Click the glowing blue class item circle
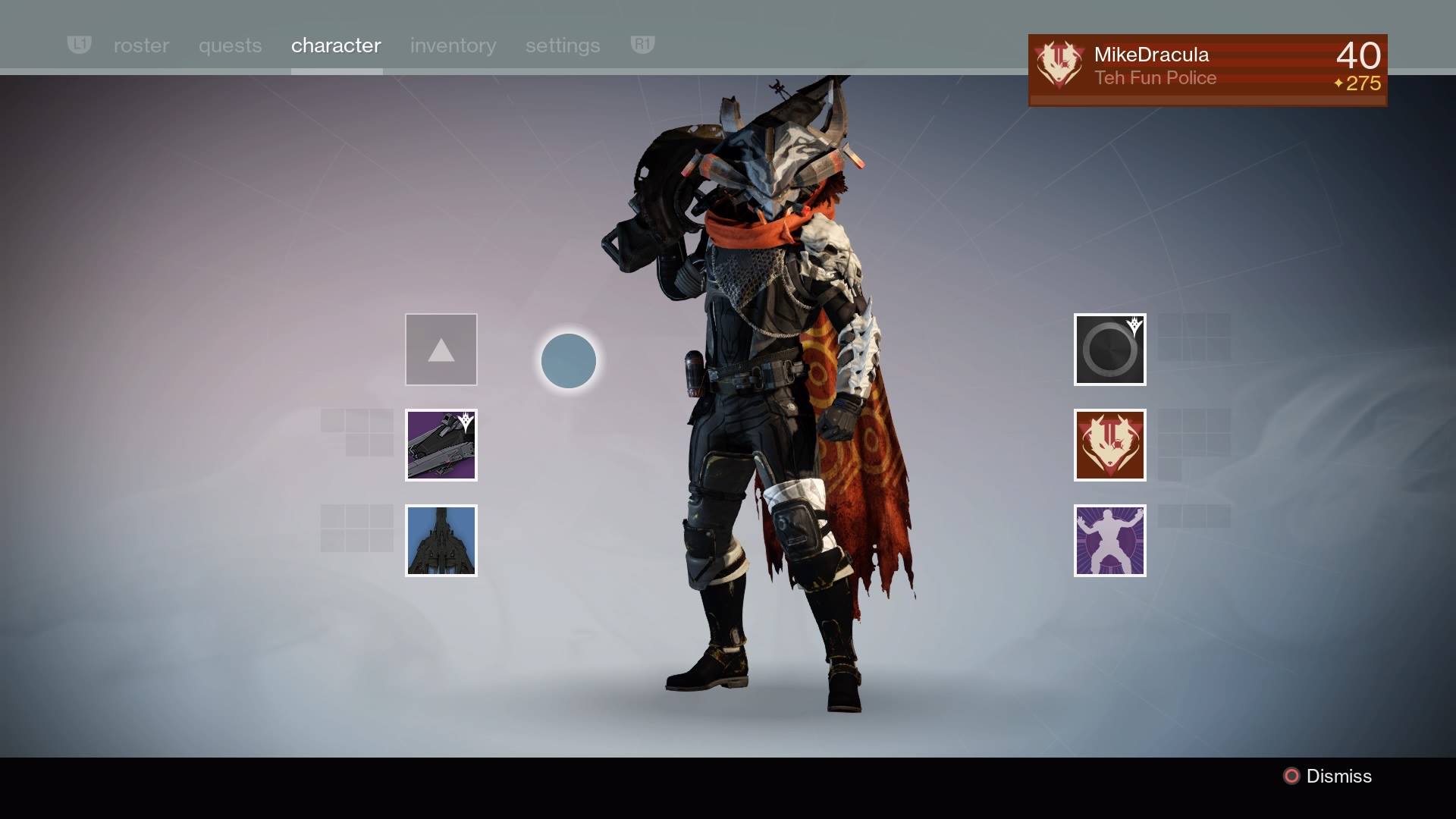 tap(569, 362)
